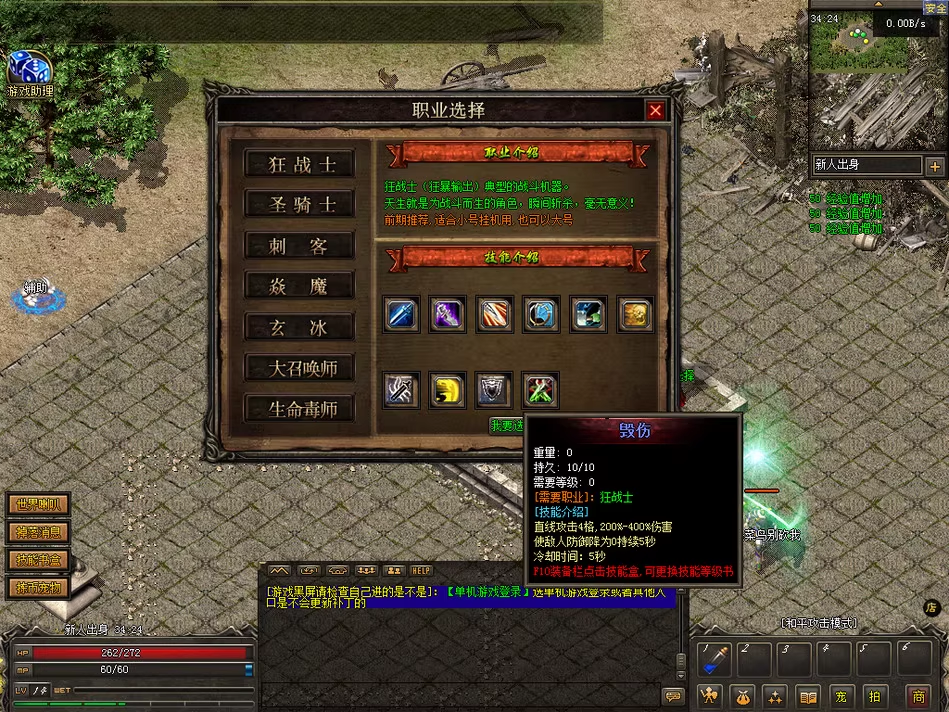Open the 捡币宠物 pet button

tap(39, 587)
